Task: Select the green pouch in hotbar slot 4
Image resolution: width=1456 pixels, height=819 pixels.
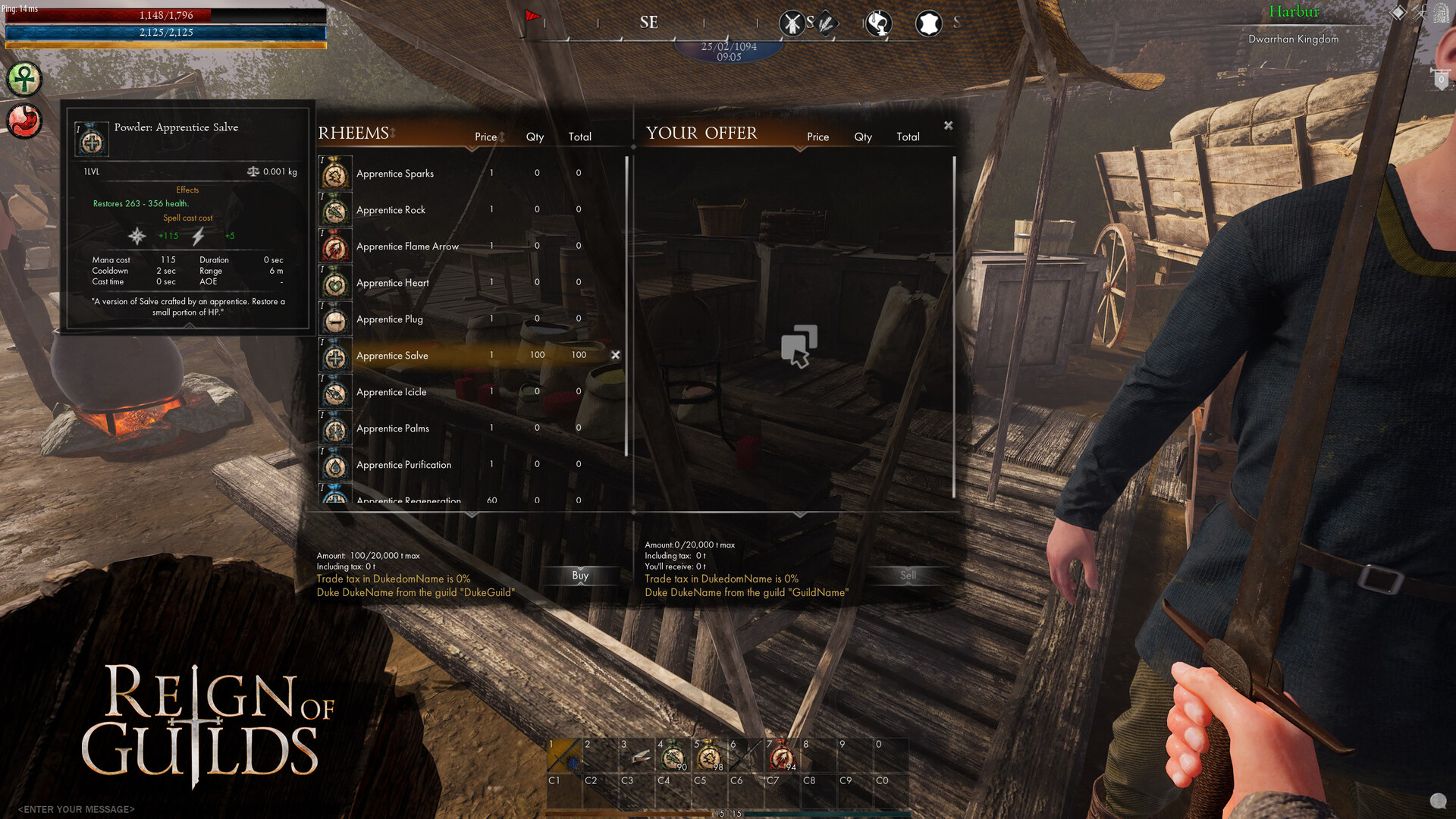Action: pyautogui.click(x=675, y=755)
